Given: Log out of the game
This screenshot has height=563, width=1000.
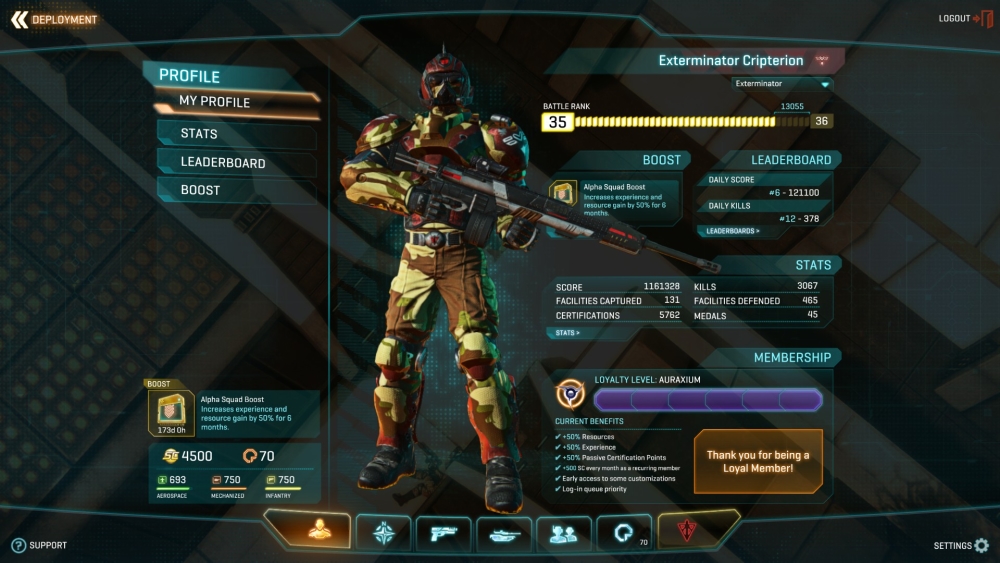Looking at the screenshot, I should 964,18.
